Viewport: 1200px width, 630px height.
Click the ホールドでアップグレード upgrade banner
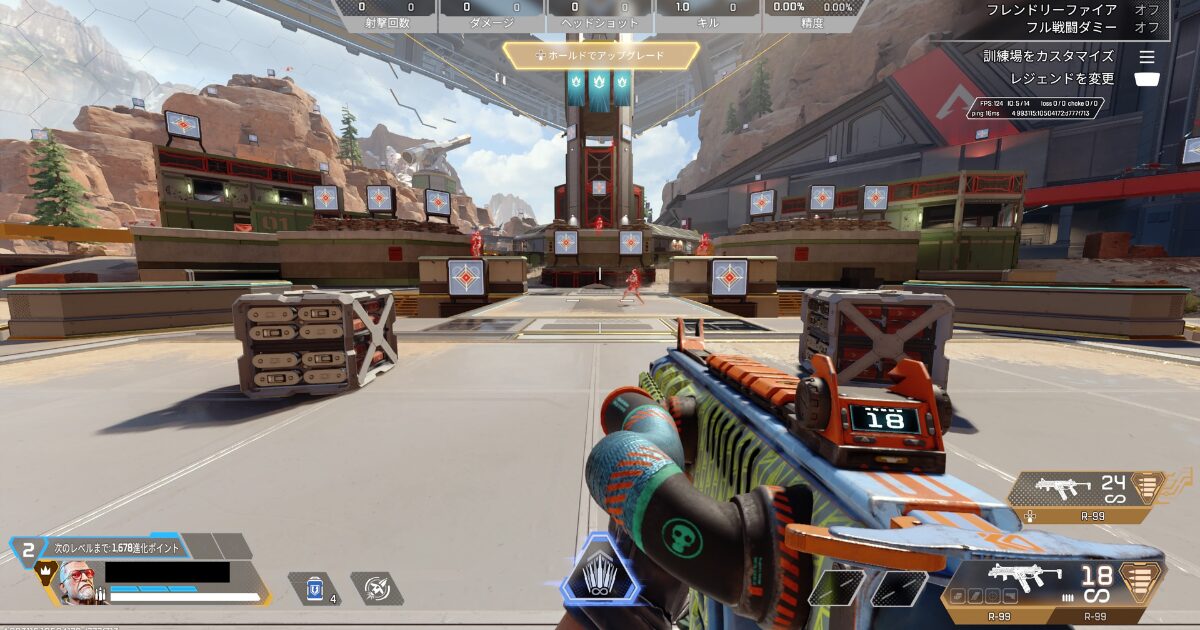[x=600, y=56]
